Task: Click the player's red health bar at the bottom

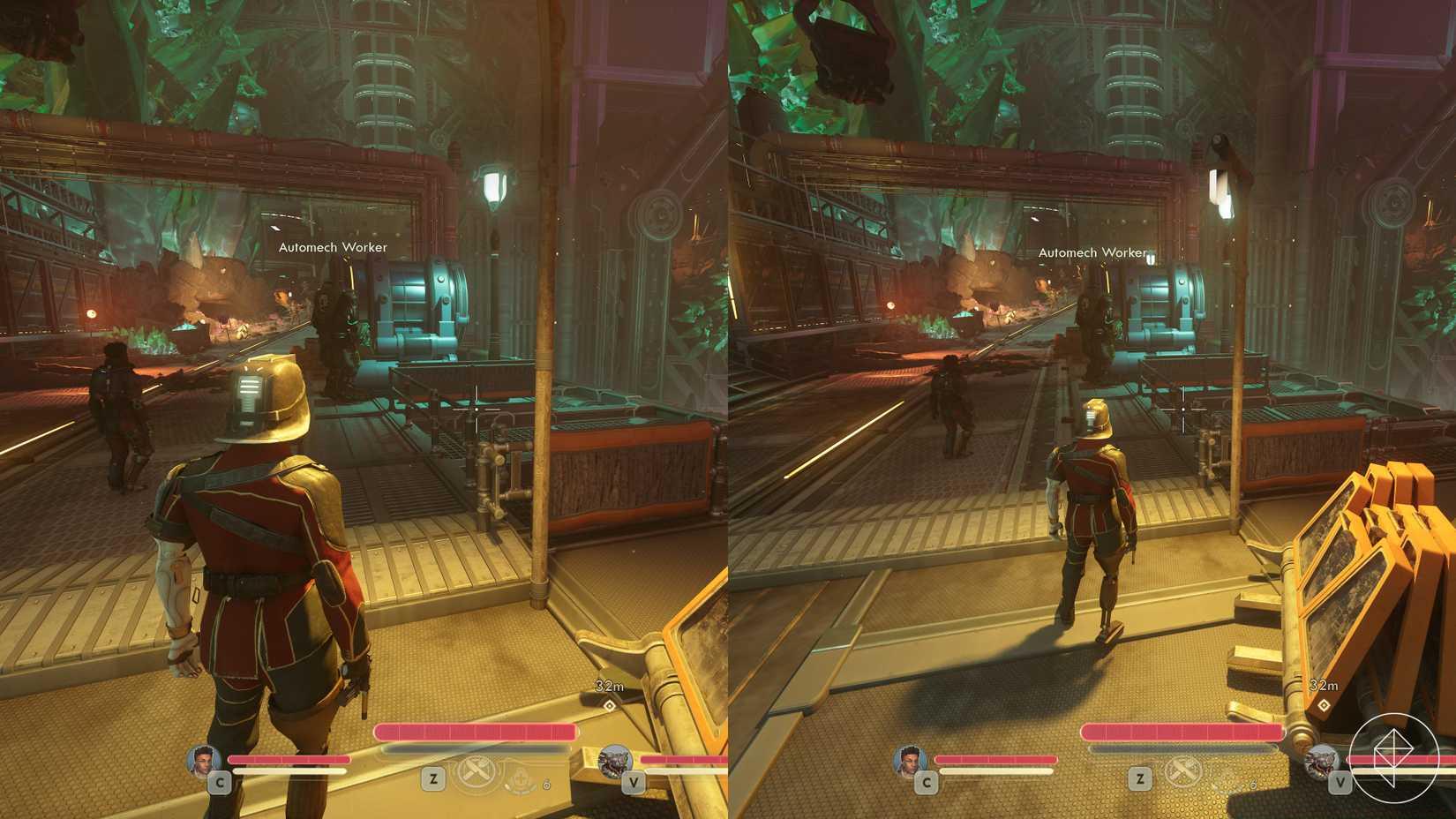Action: pyautogui.click(x=477, y=732)
